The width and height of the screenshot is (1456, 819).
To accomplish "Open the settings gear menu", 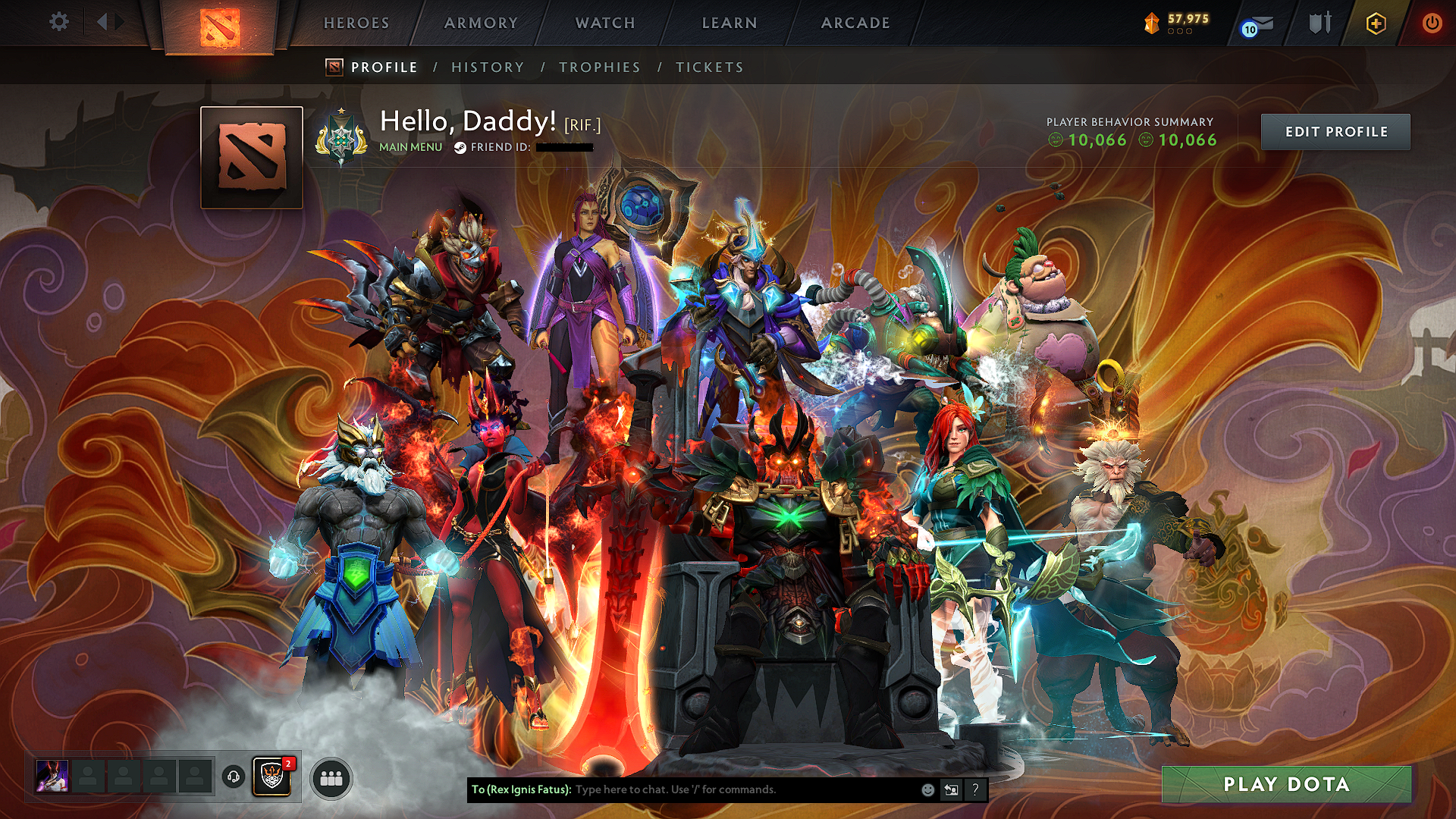I will click(x=59, y=23).
